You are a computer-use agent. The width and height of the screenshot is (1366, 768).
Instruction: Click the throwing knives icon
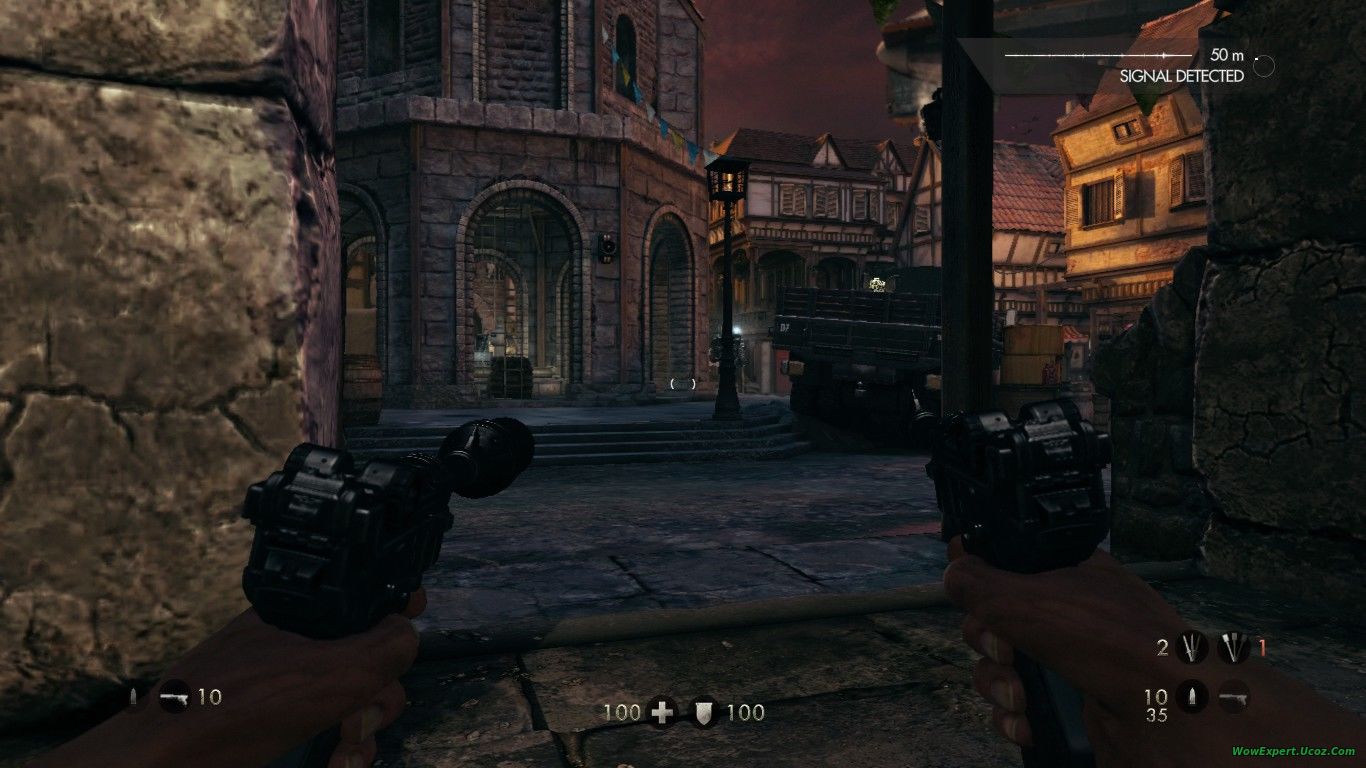1190,648
